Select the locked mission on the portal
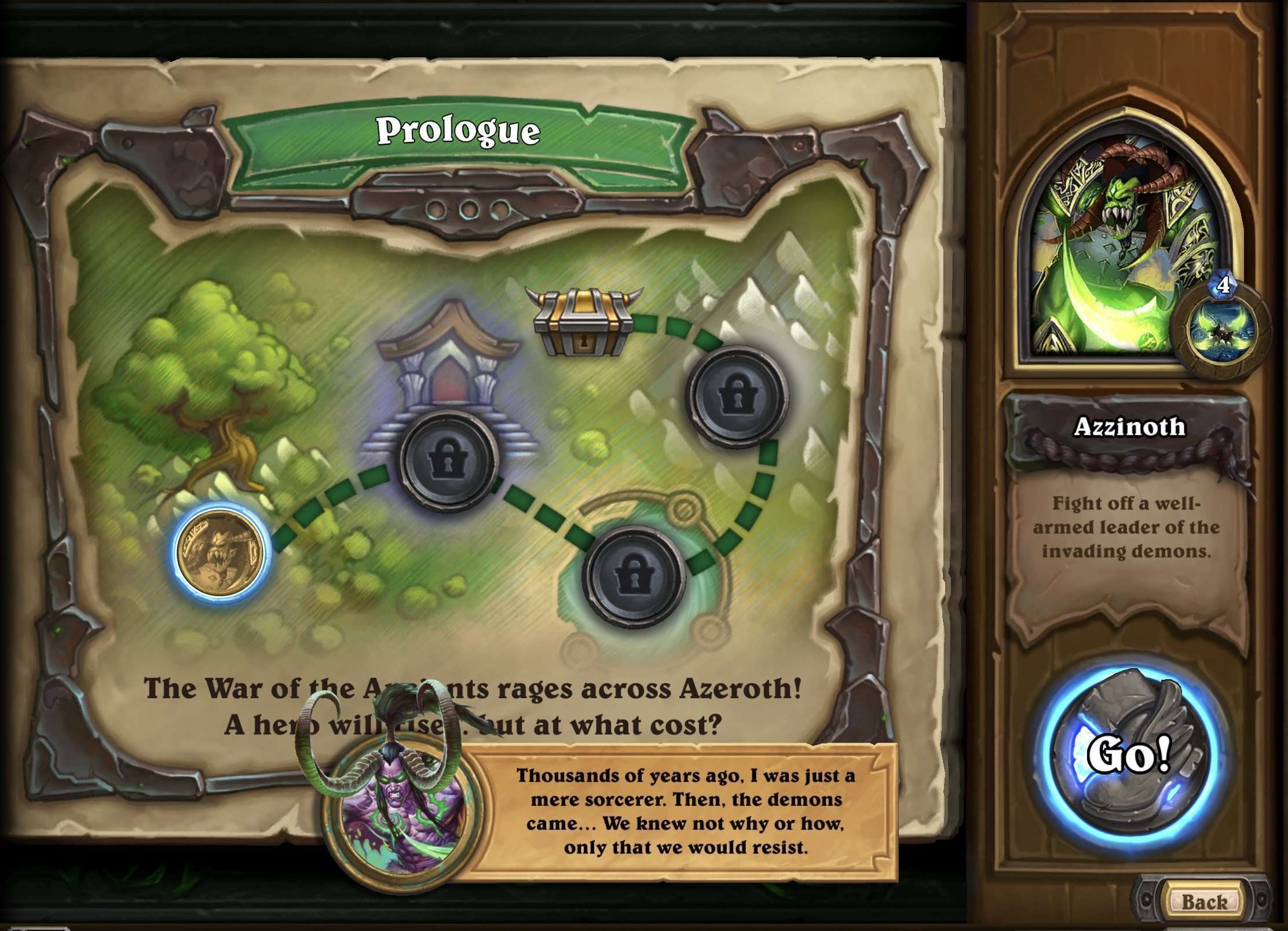Screen dimensions: 1288x931 (634, 576)
